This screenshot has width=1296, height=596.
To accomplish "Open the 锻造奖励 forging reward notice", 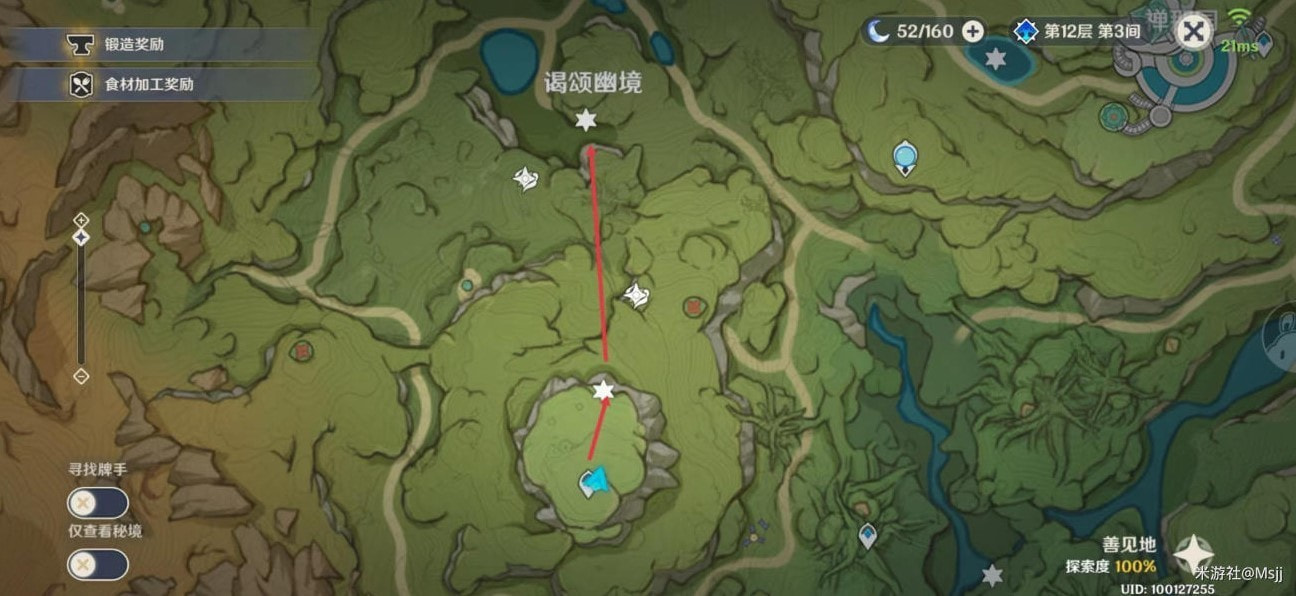I will [x=135, y=44].
